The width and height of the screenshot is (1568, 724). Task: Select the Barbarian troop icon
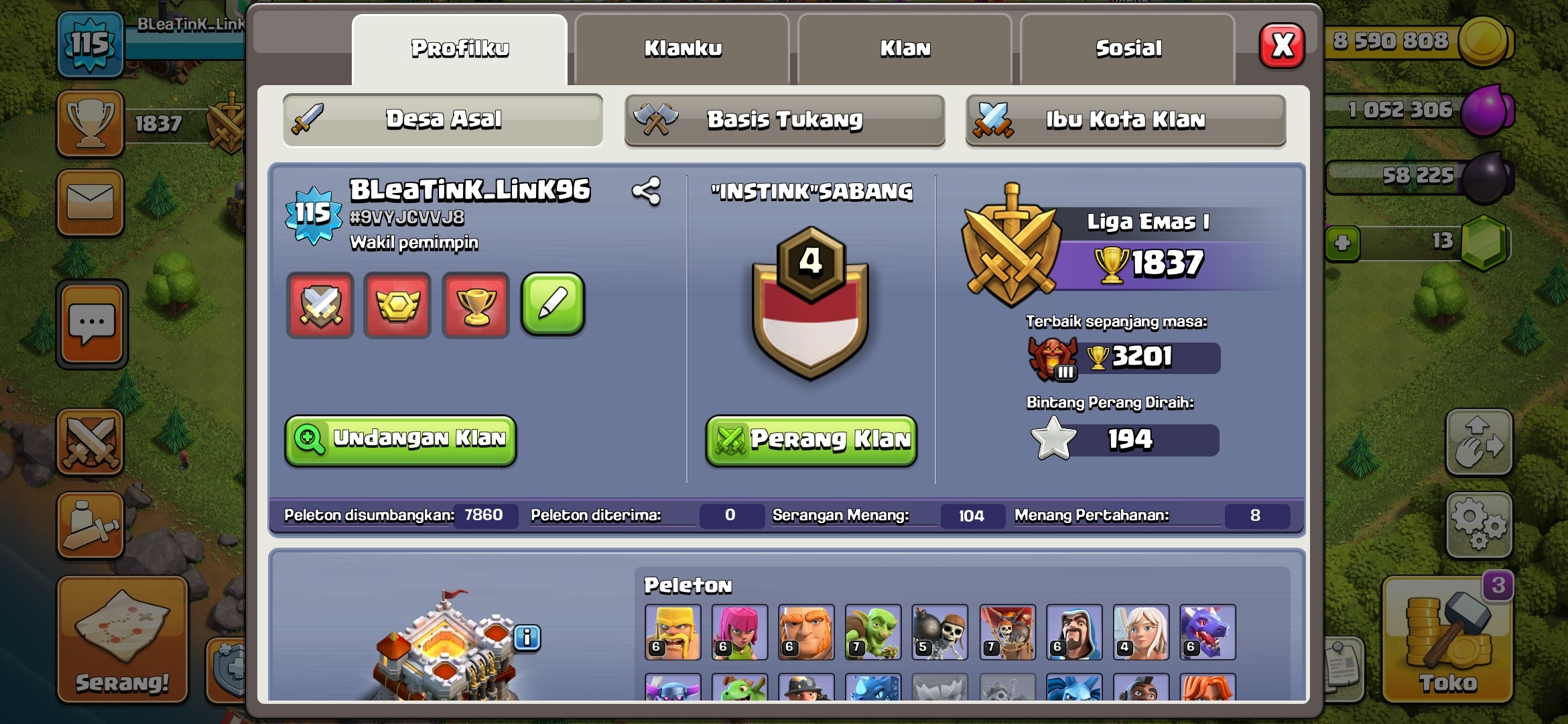pyautogui.click(x=673, y=632)
